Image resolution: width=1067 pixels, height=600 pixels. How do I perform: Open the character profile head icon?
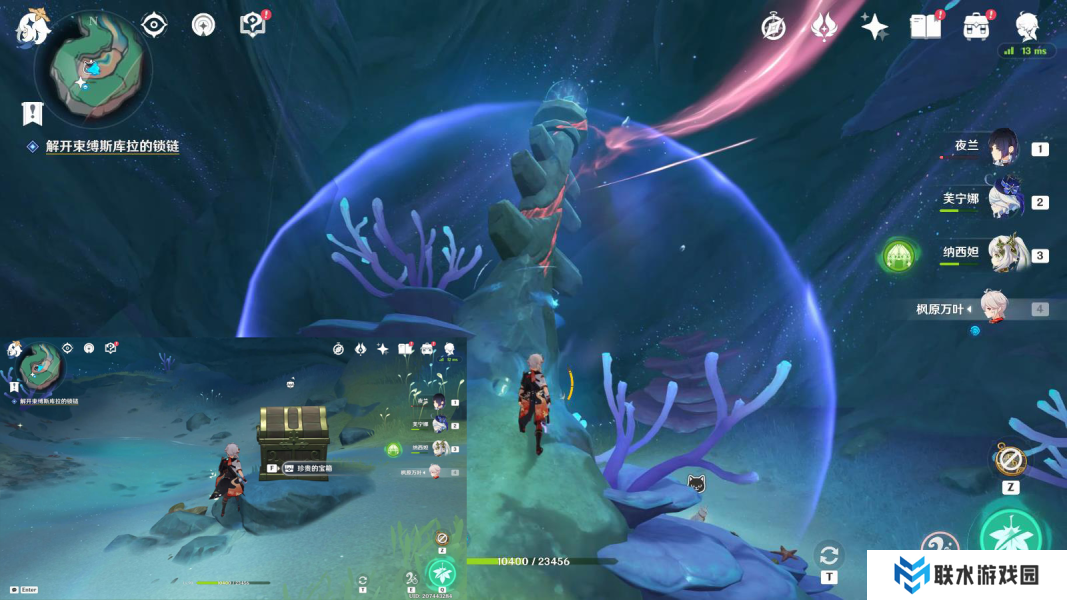(1027, 27)
